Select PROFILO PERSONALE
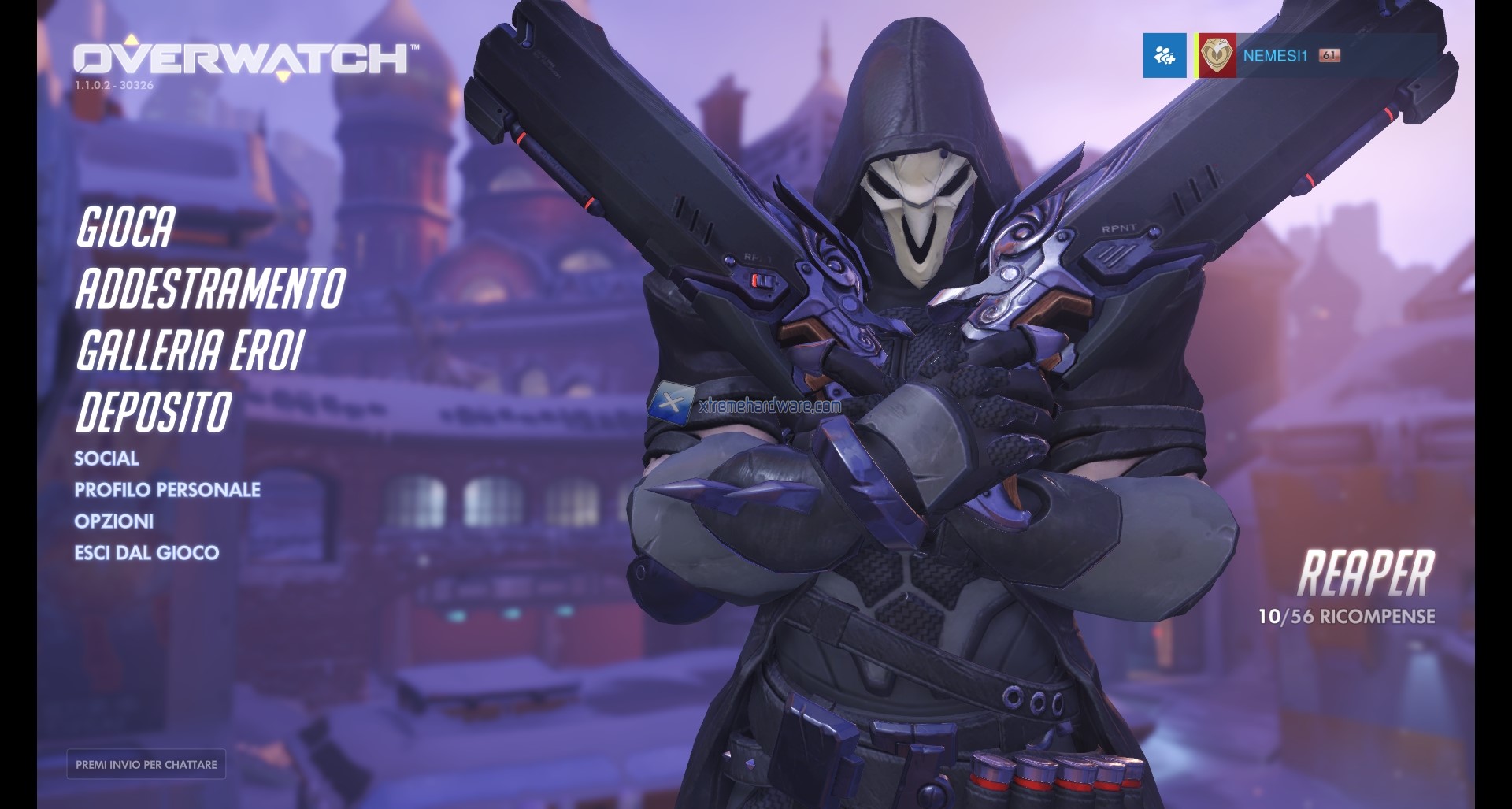Screen dimensions: 1512x809 pos(166,490)
